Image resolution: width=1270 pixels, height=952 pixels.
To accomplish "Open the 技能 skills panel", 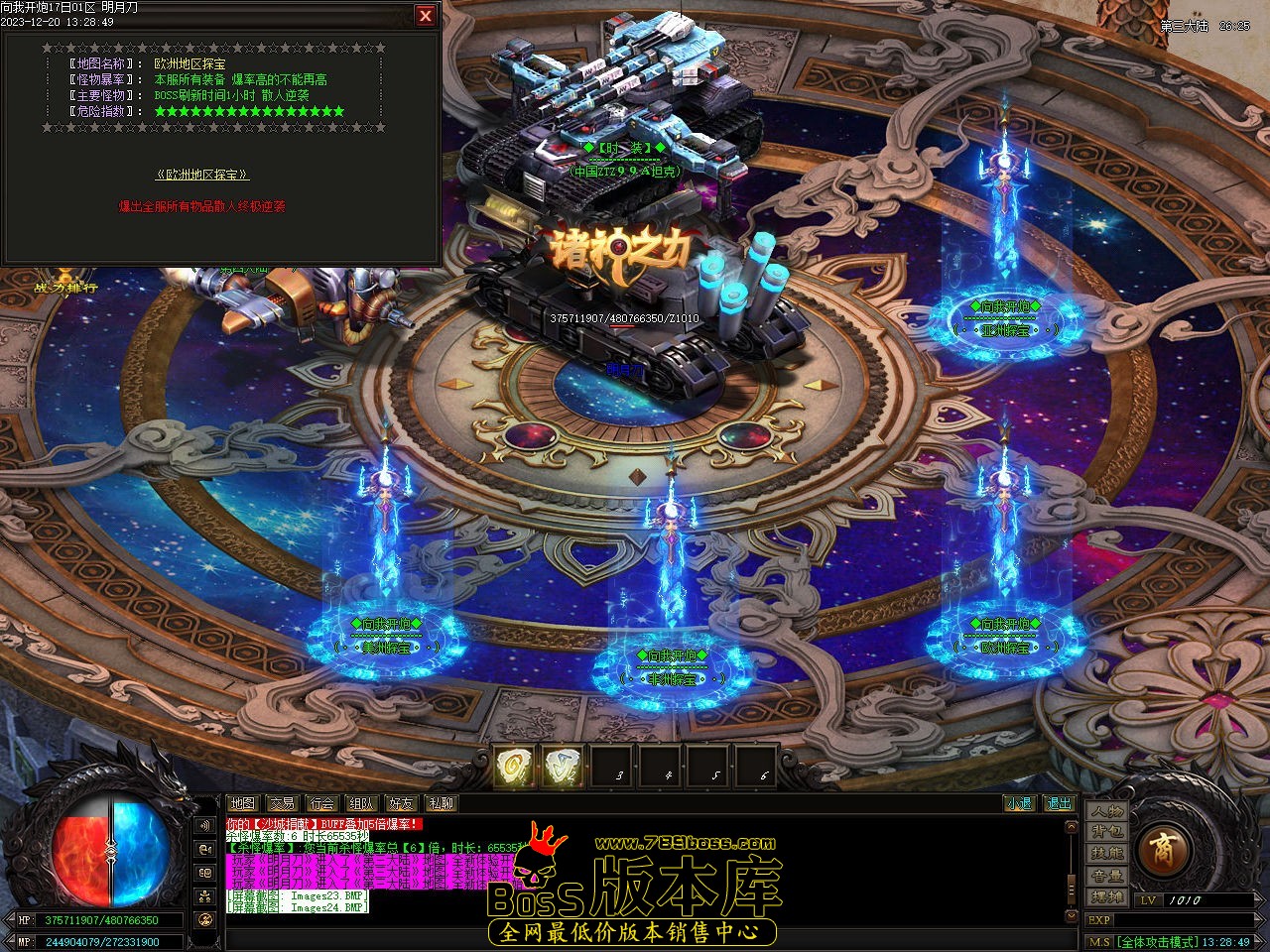I will pyautogui.click(x=1106, y=854).
